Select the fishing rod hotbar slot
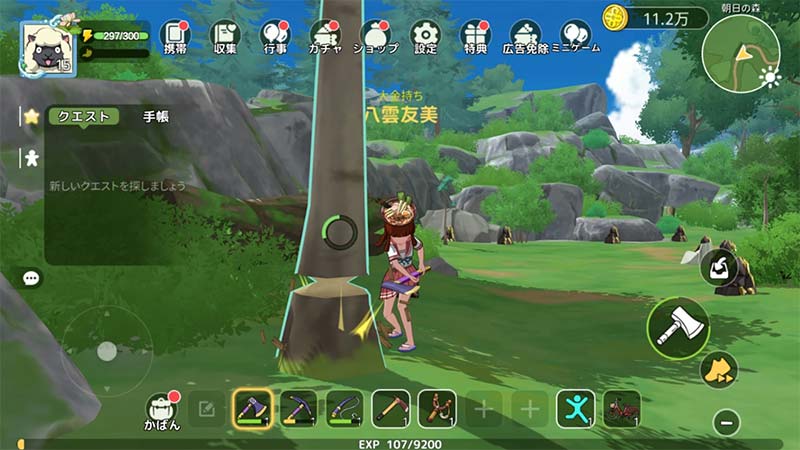 pos(344,408)
